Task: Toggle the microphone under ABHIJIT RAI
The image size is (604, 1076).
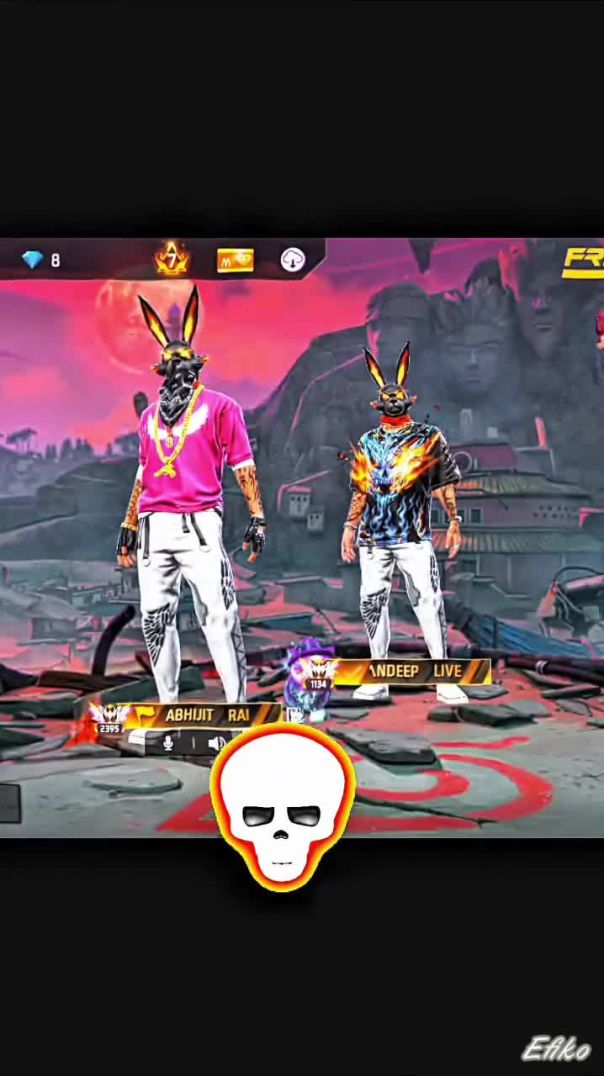Action: coord(168,743)
